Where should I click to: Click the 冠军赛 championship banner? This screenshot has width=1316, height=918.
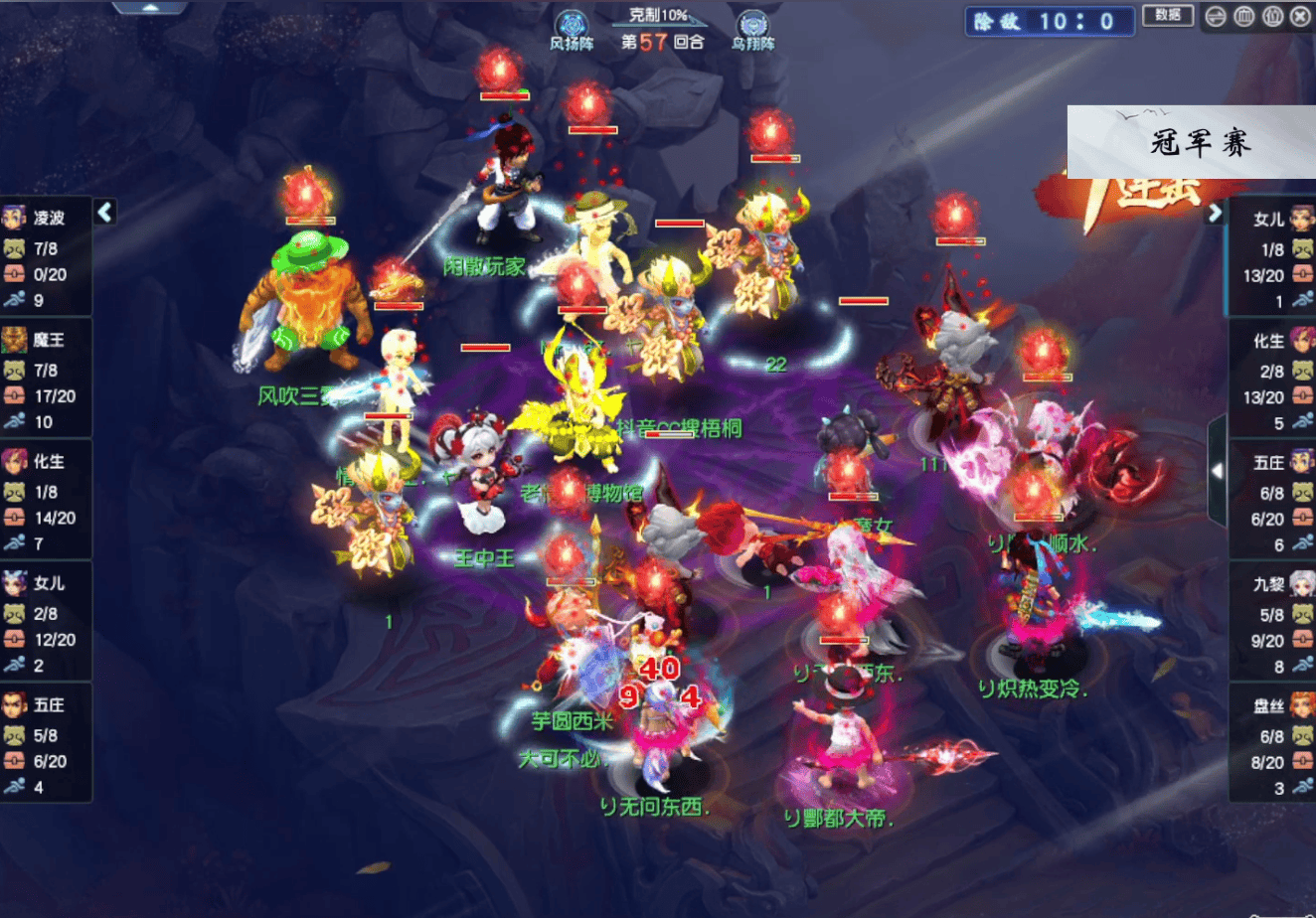(1191, 142)
